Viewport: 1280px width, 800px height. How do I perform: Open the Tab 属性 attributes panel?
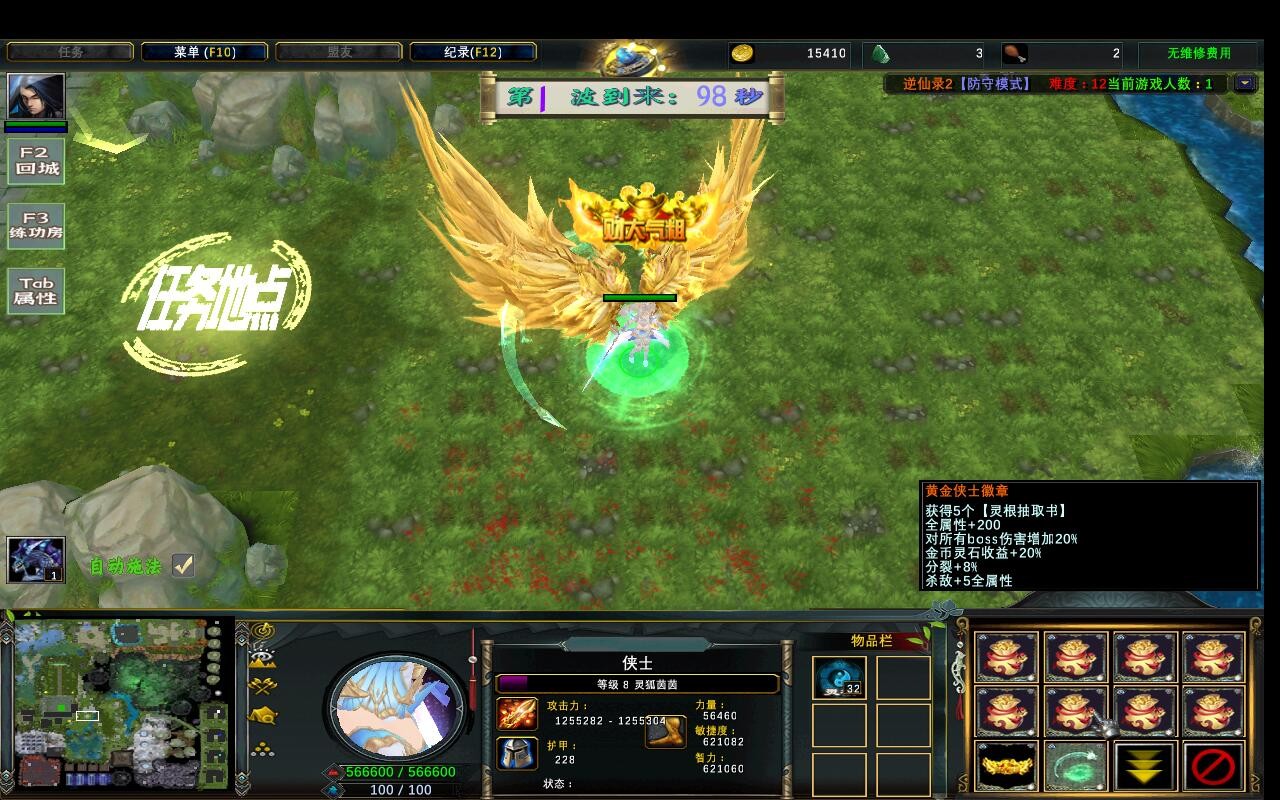tap(36, 291)
